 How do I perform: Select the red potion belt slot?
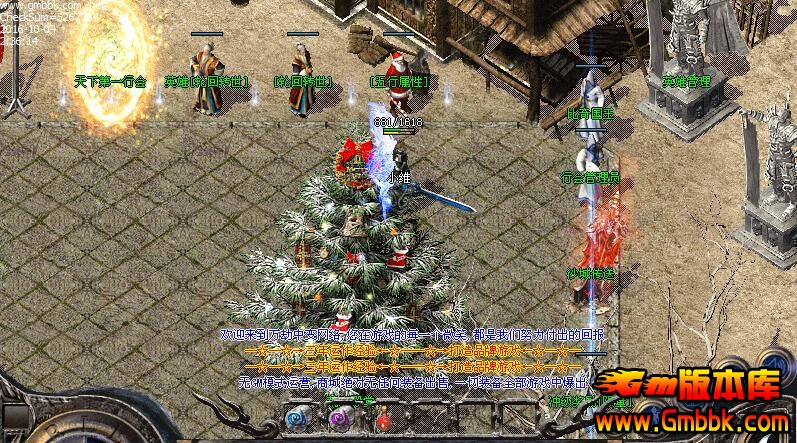pos(383,419)
